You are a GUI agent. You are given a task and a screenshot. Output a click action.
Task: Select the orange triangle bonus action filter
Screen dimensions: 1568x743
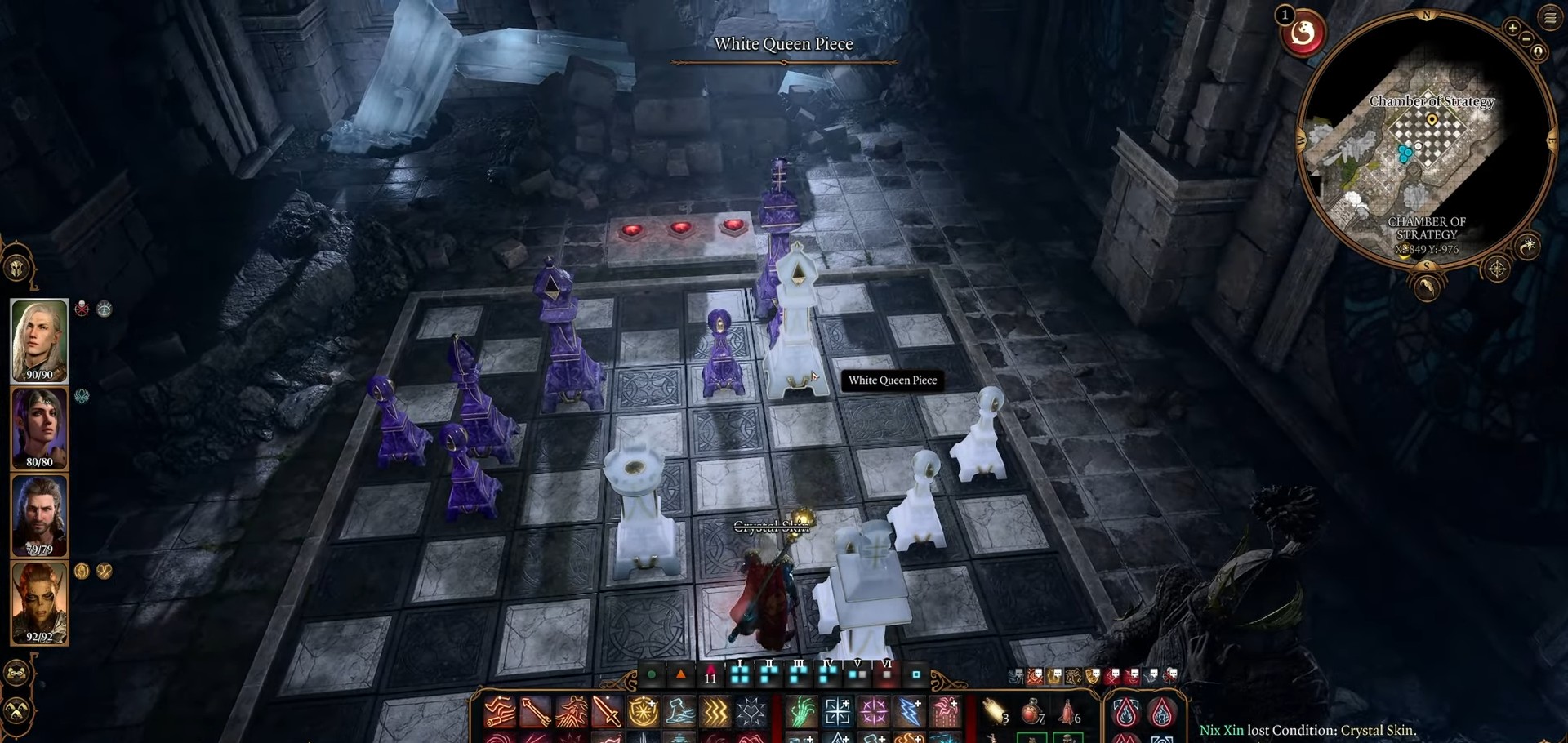click(681, 675)
